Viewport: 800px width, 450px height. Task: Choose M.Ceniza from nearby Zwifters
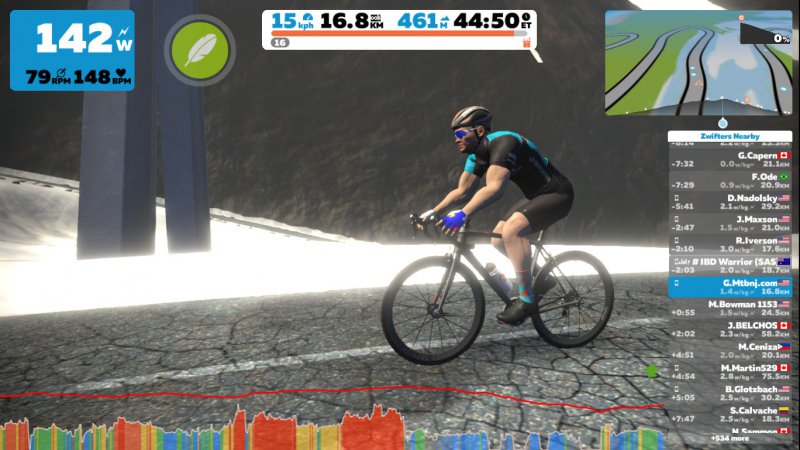tap(730, 350)
